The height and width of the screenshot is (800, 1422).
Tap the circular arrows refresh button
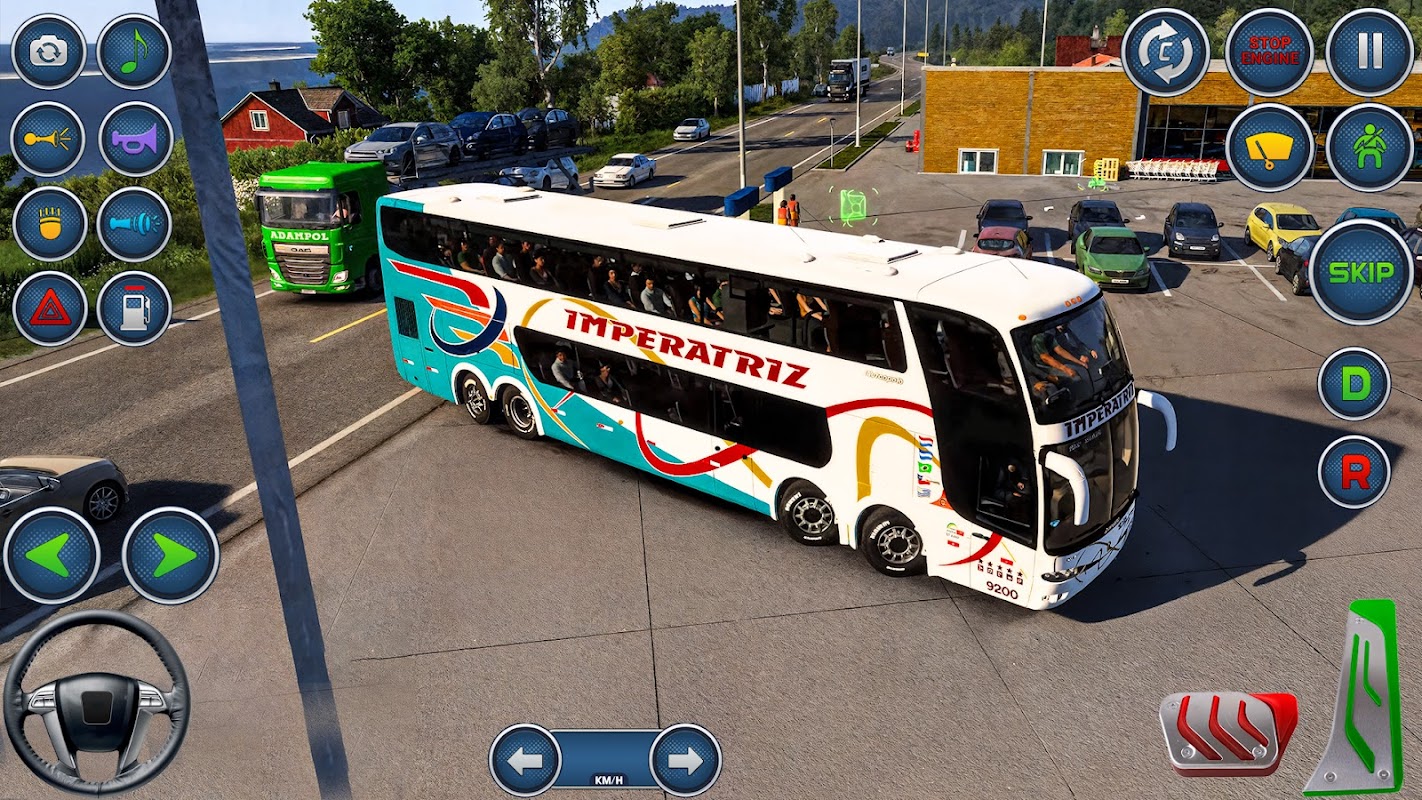(x=1165, y=52)
